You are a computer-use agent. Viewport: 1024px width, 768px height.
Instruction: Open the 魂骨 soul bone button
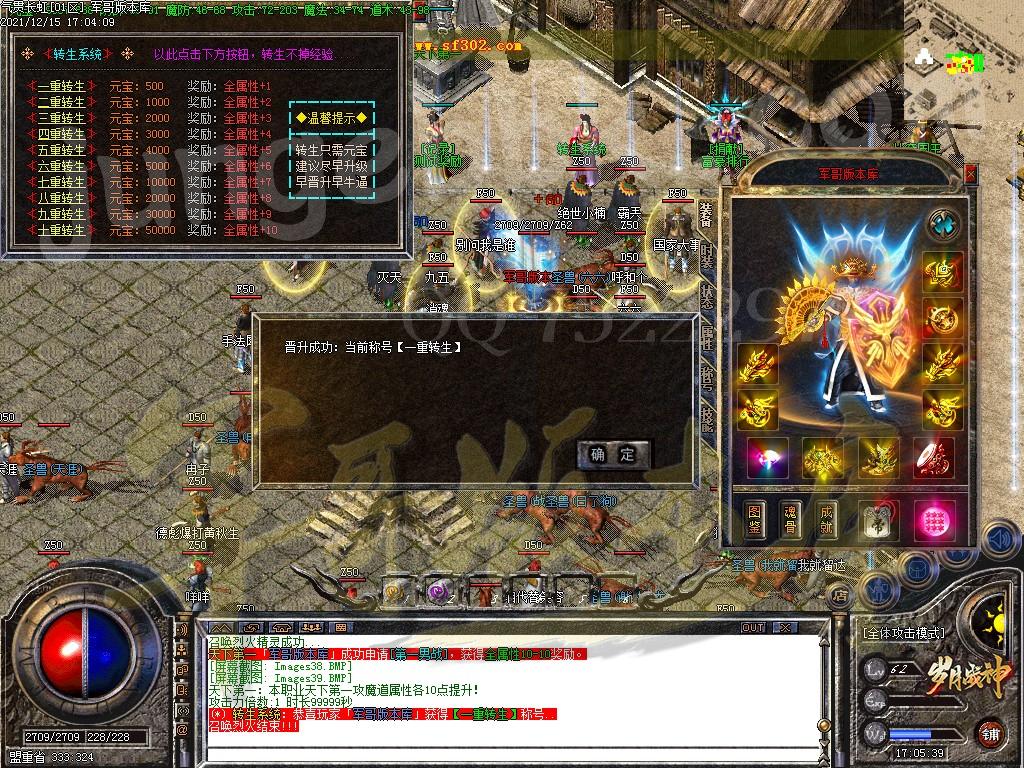(790, 521)
